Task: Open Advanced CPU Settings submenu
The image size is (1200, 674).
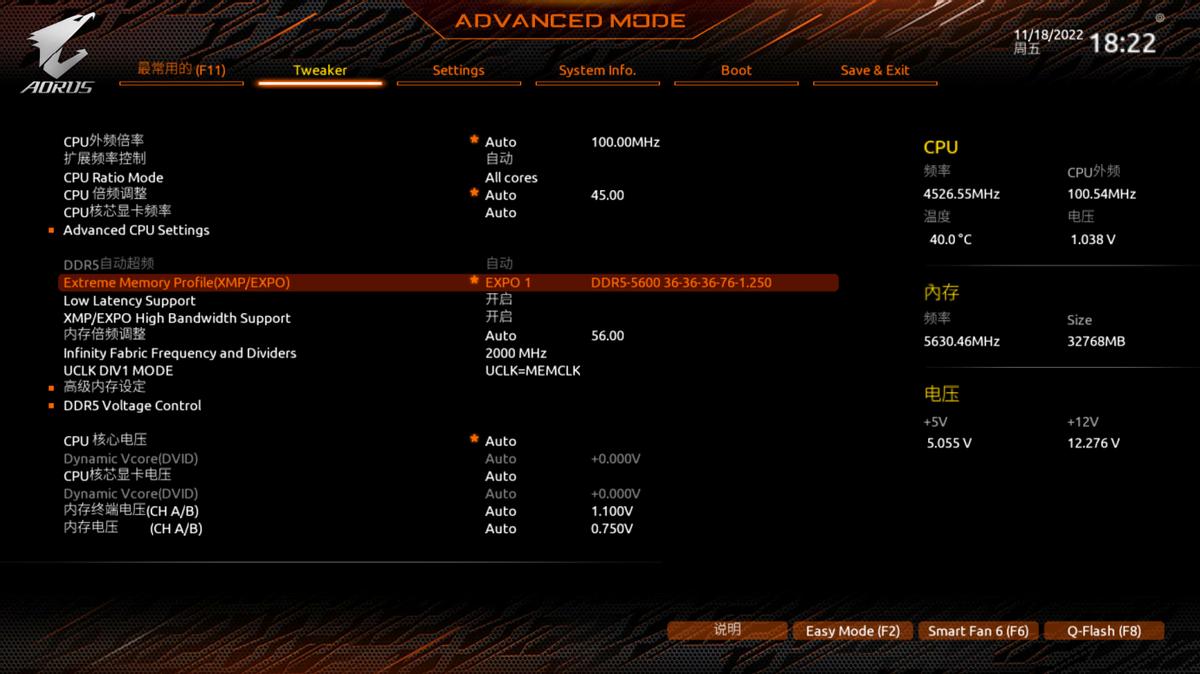Action: (136, 230)
